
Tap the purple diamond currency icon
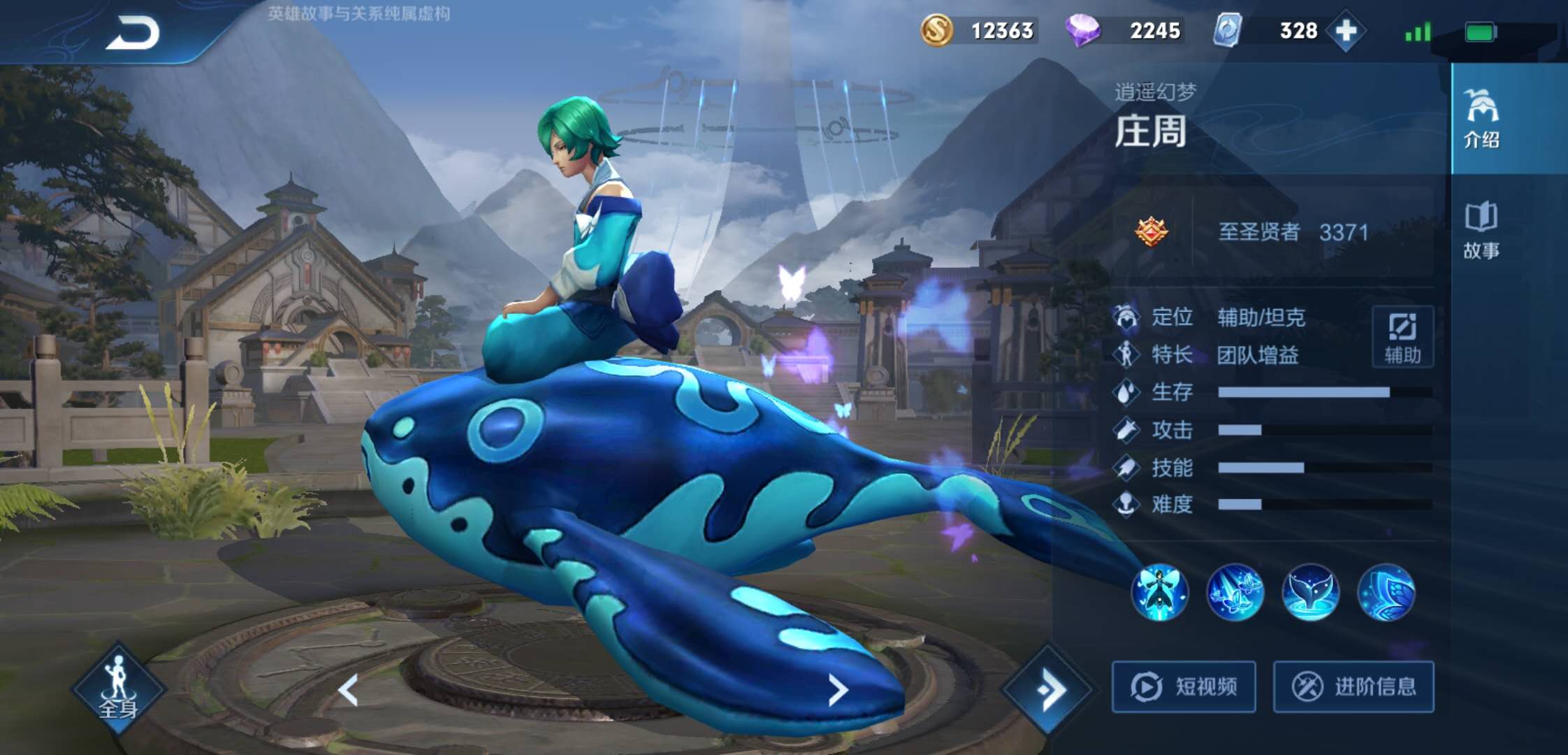1082,31
